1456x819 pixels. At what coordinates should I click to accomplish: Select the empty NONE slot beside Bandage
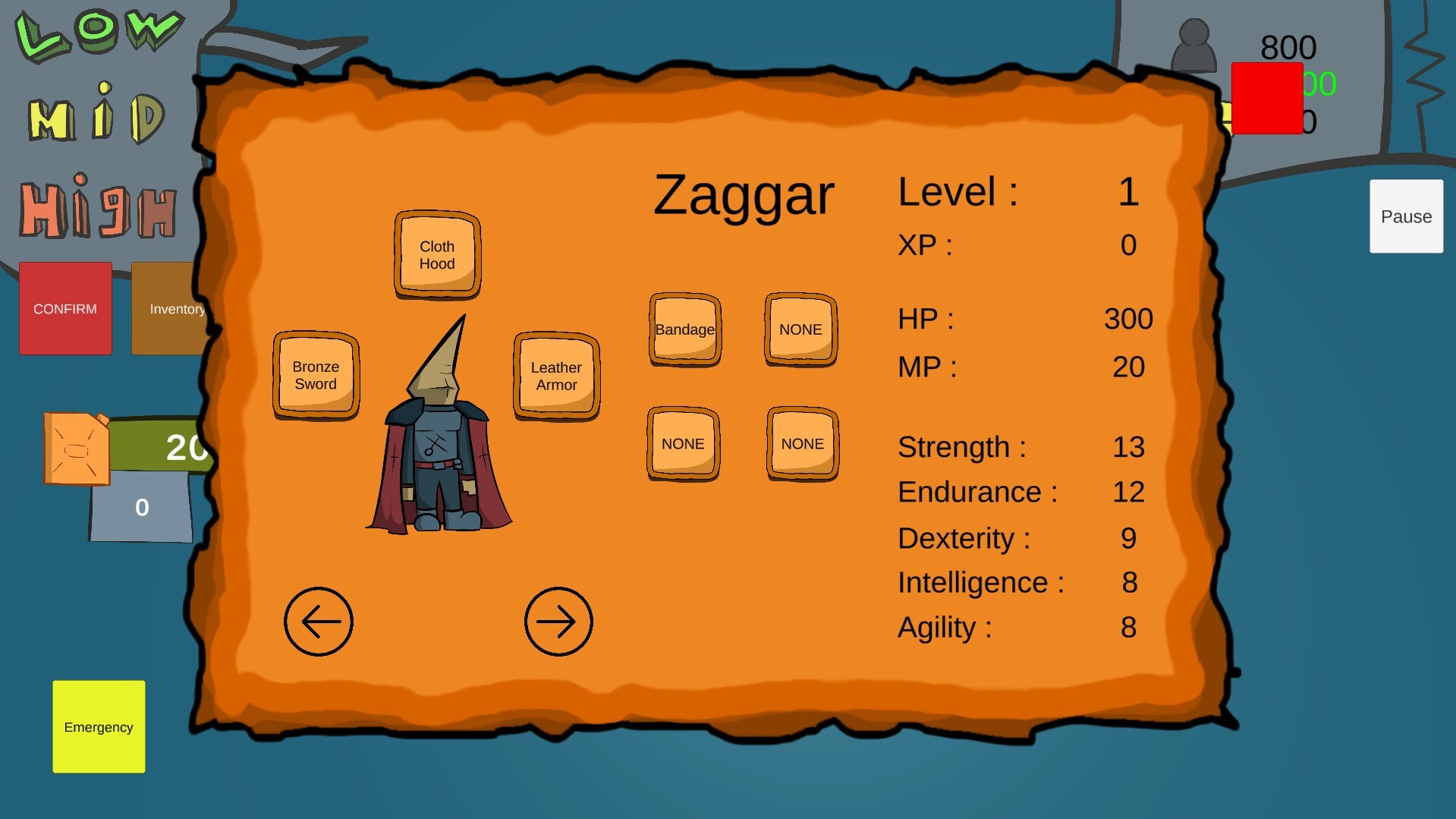(x=800, y=329)
